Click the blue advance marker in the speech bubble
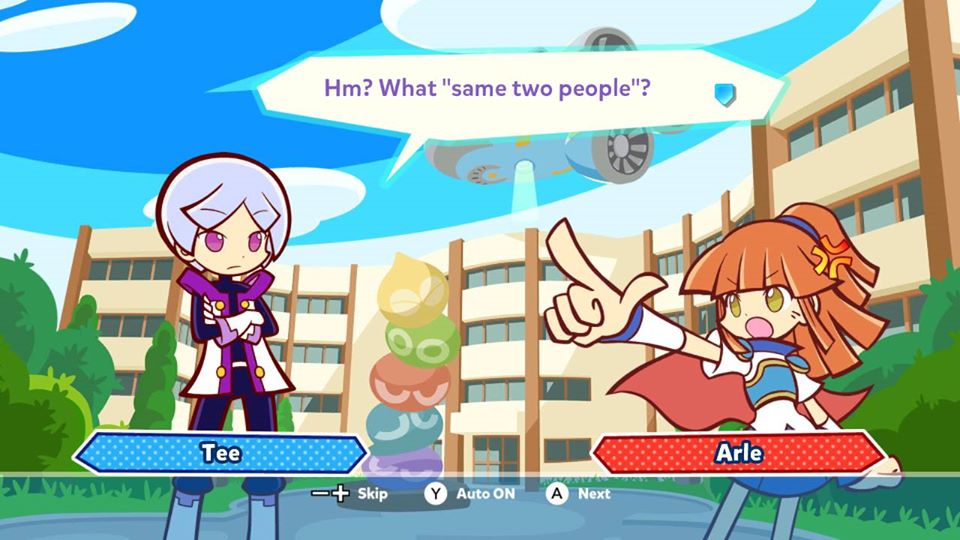The height and width of the screenshot is (540, 960). 725,93
